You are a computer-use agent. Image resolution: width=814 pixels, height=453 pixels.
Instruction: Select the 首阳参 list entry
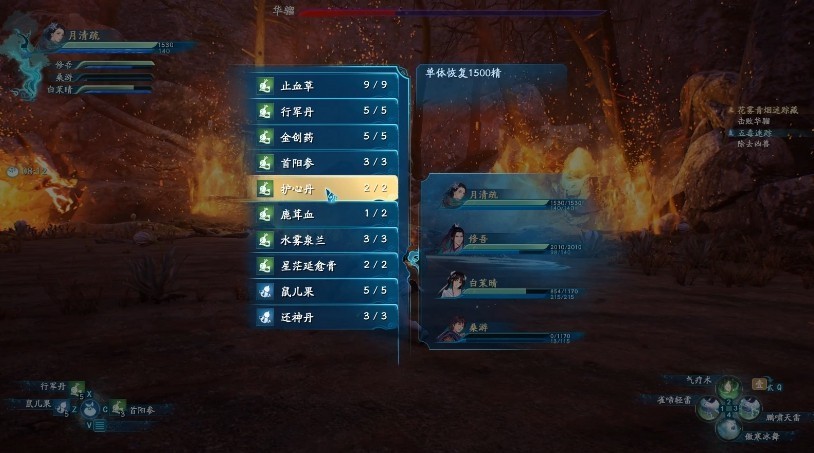pos(323,162)
